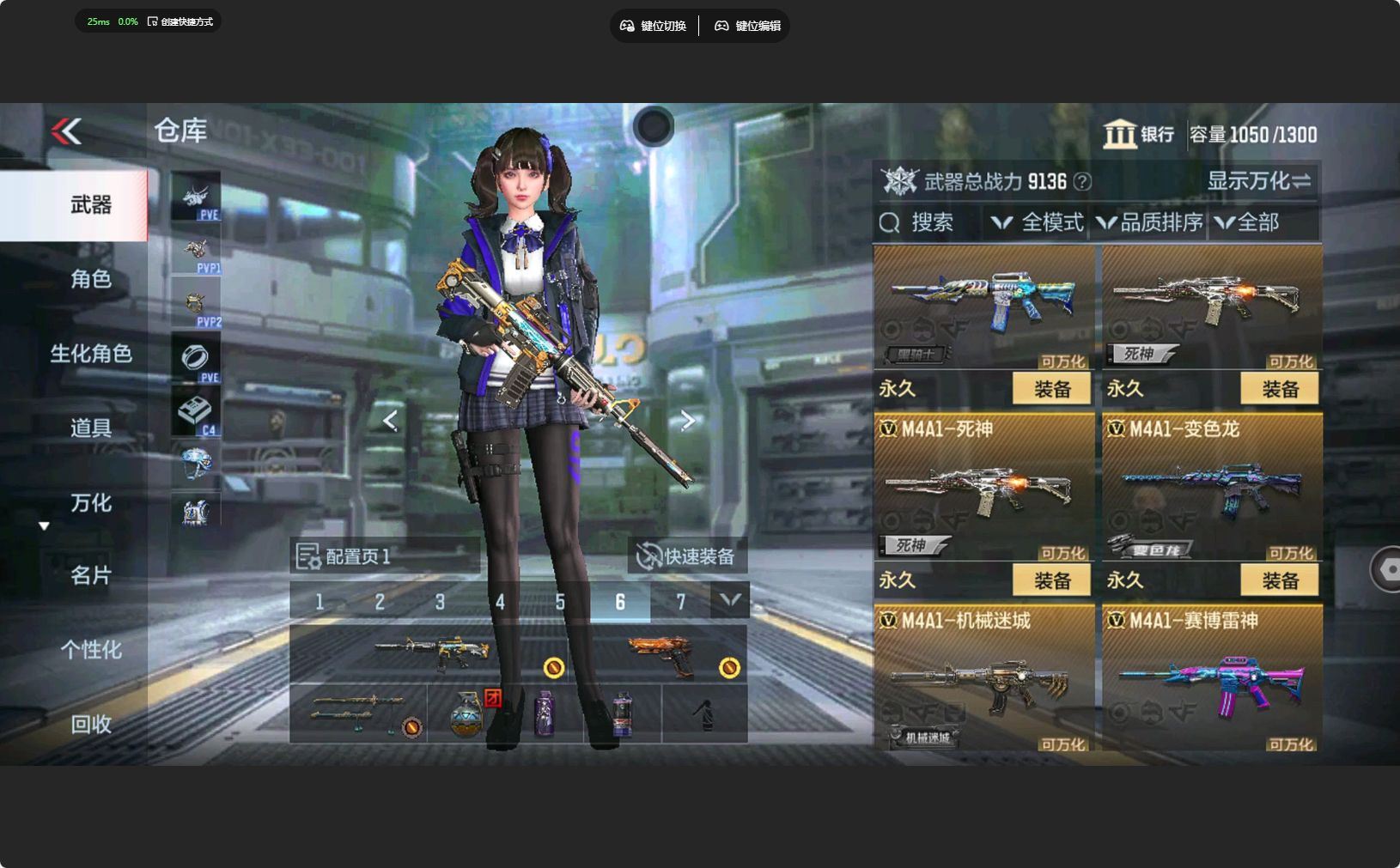This screenshot has width=1400, height=868.
Task: Open the 万化 section
Action: coord(90,502)
